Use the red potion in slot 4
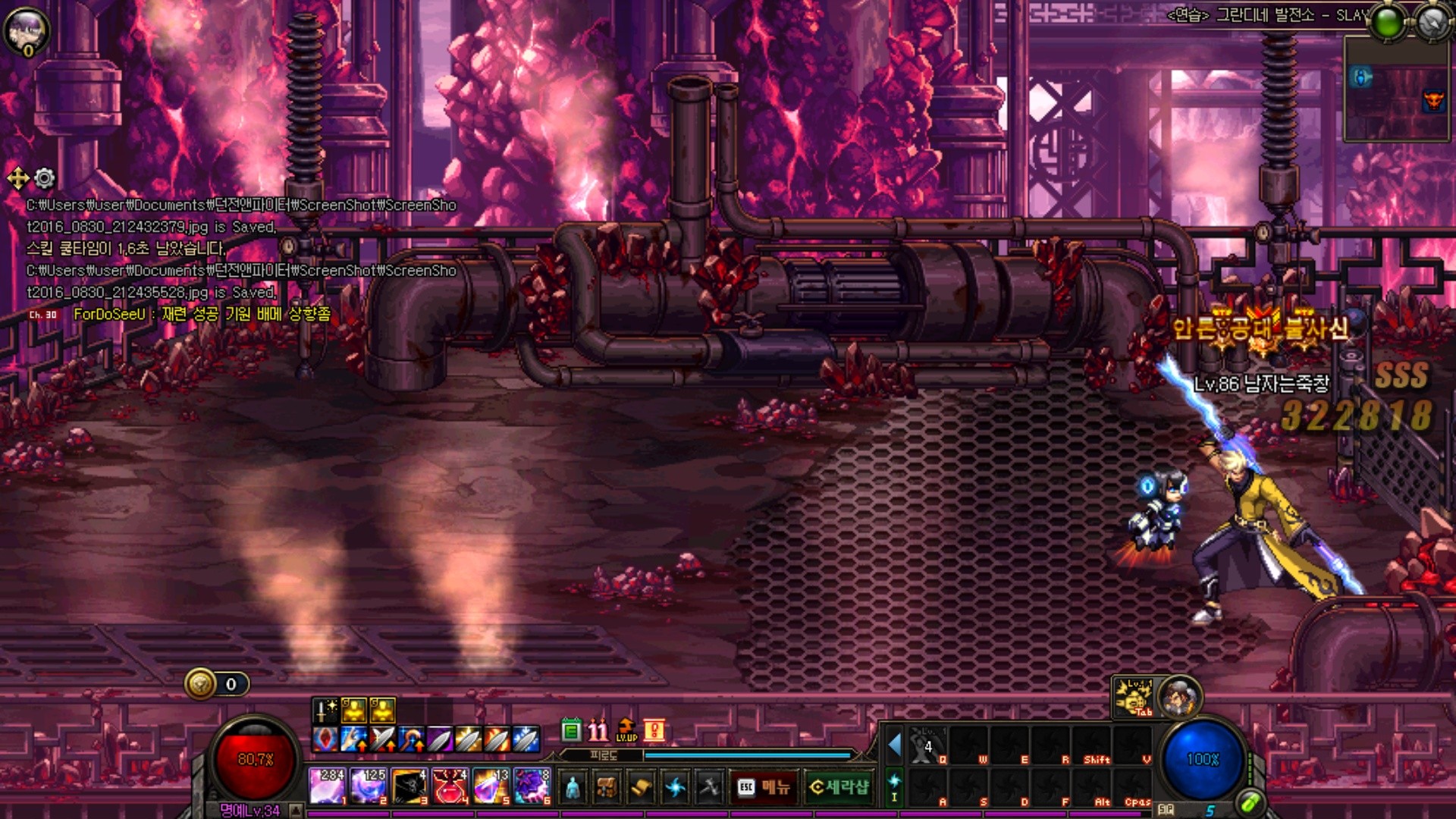The image size is (1456, 819). (450, 786)
